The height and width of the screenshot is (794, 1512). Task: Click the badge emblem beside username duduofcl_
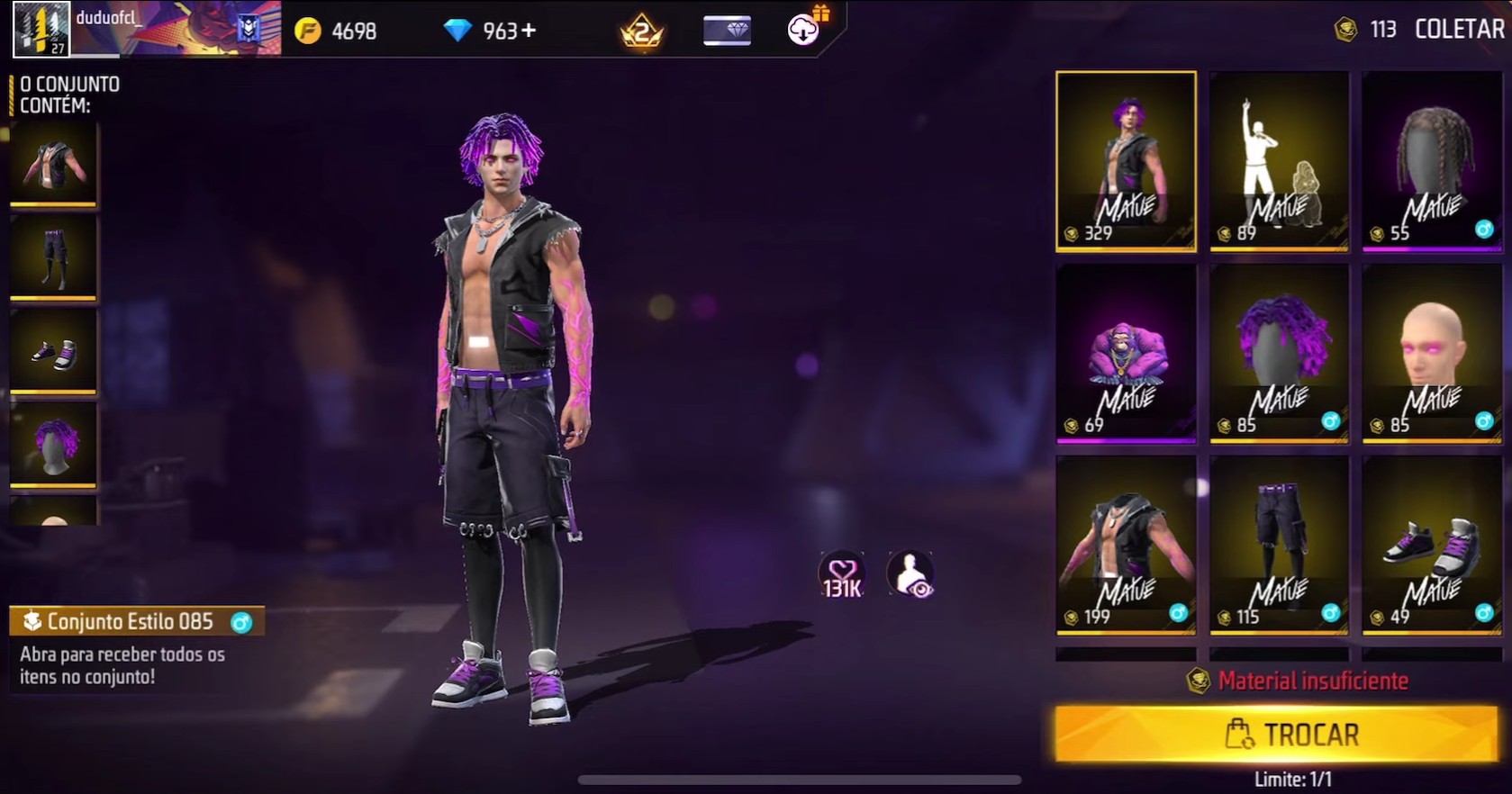[248, 29]
